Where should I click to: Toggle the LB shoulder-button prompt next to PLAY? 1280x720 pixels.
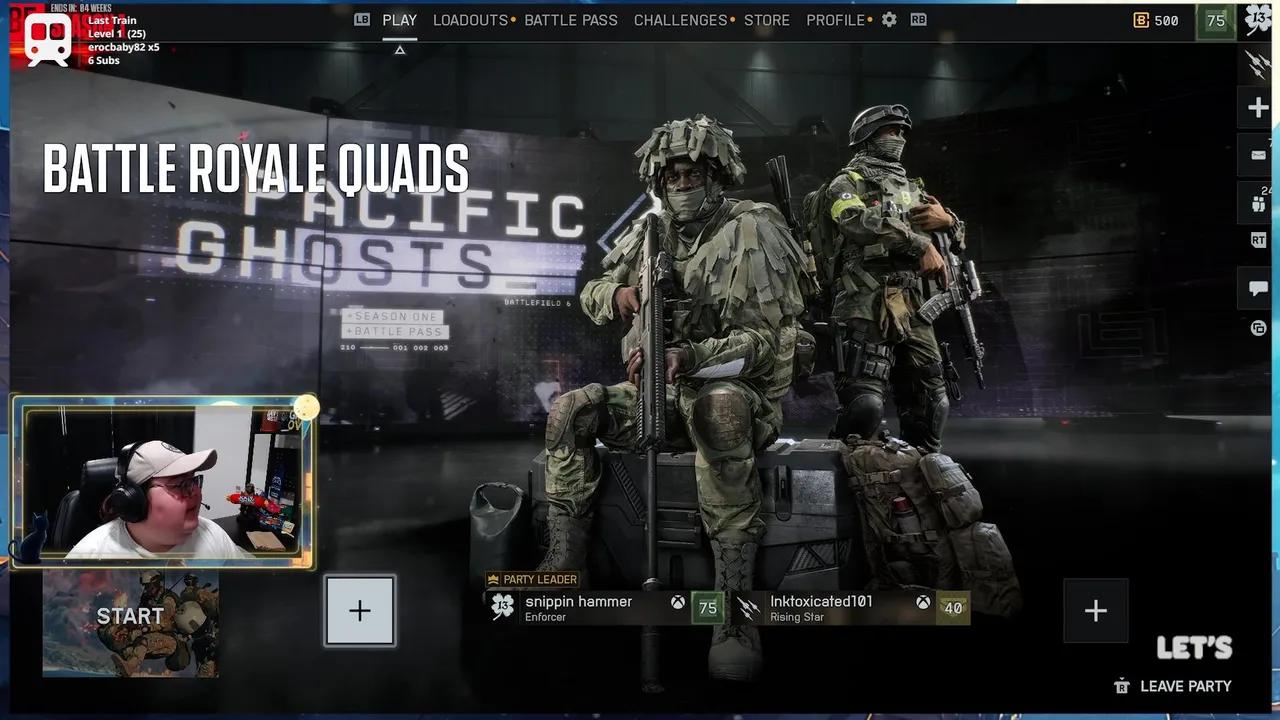coord(361,19)
